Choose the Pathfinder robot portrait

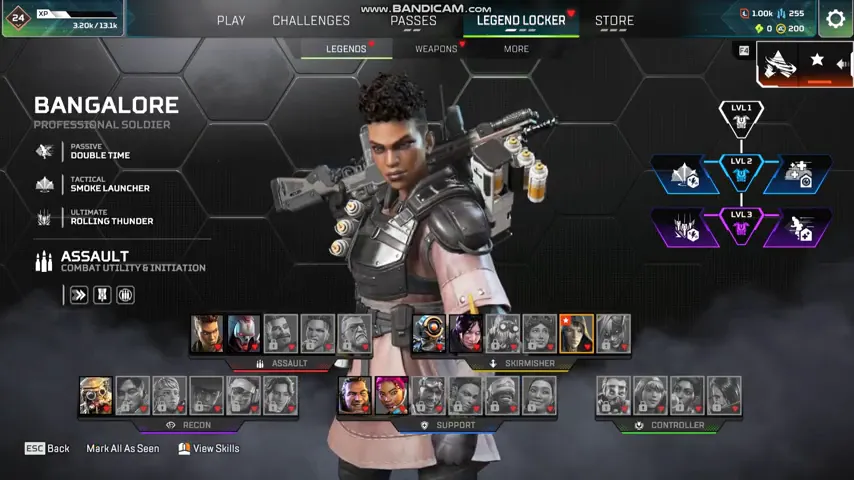[x=429, y=334]
